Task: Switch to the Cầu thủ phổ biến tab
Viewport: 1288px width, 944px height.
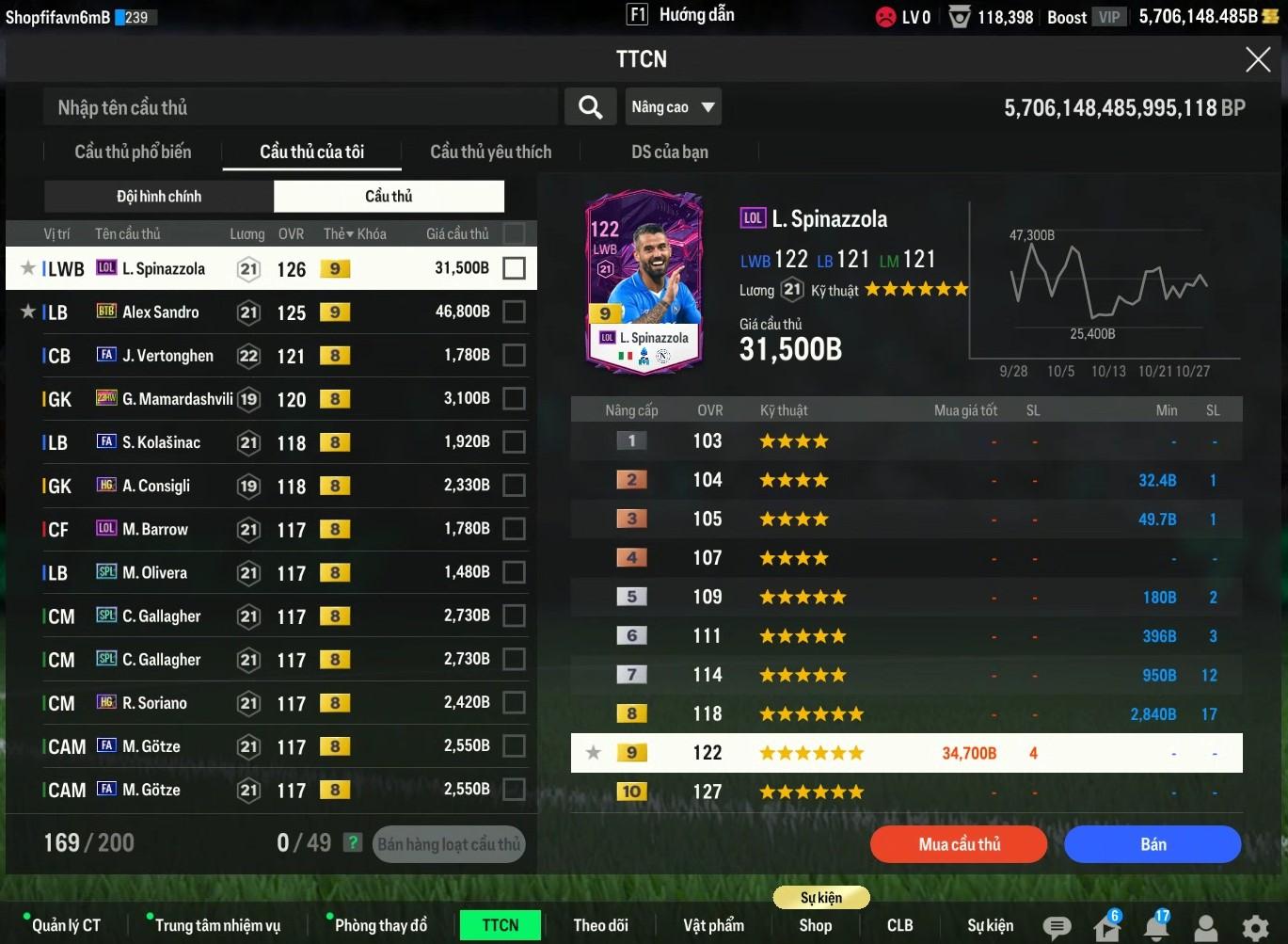Action: coord(133,152)
